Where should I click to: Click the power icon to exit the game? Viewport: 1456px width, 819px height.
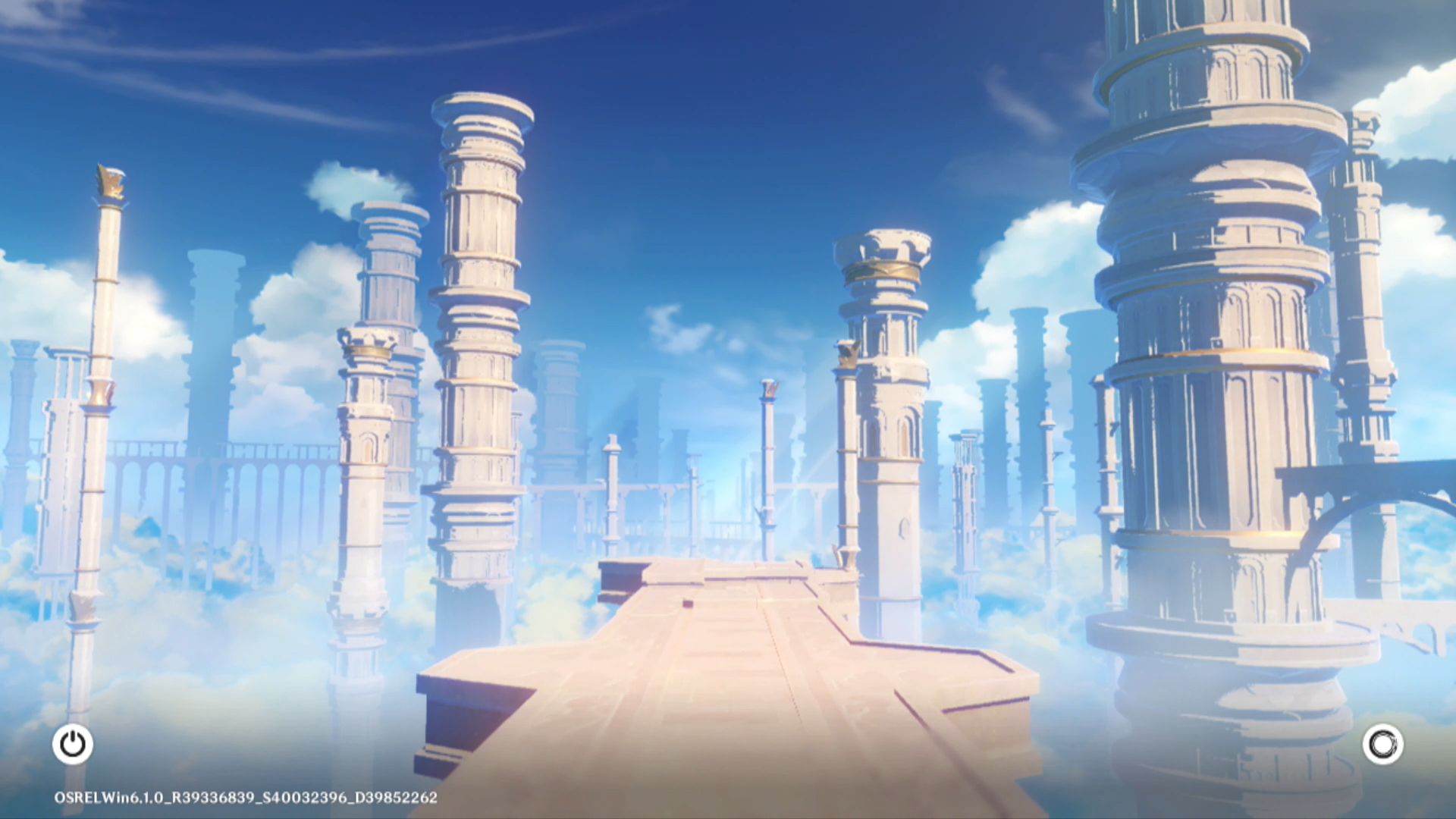click(73, 744)
